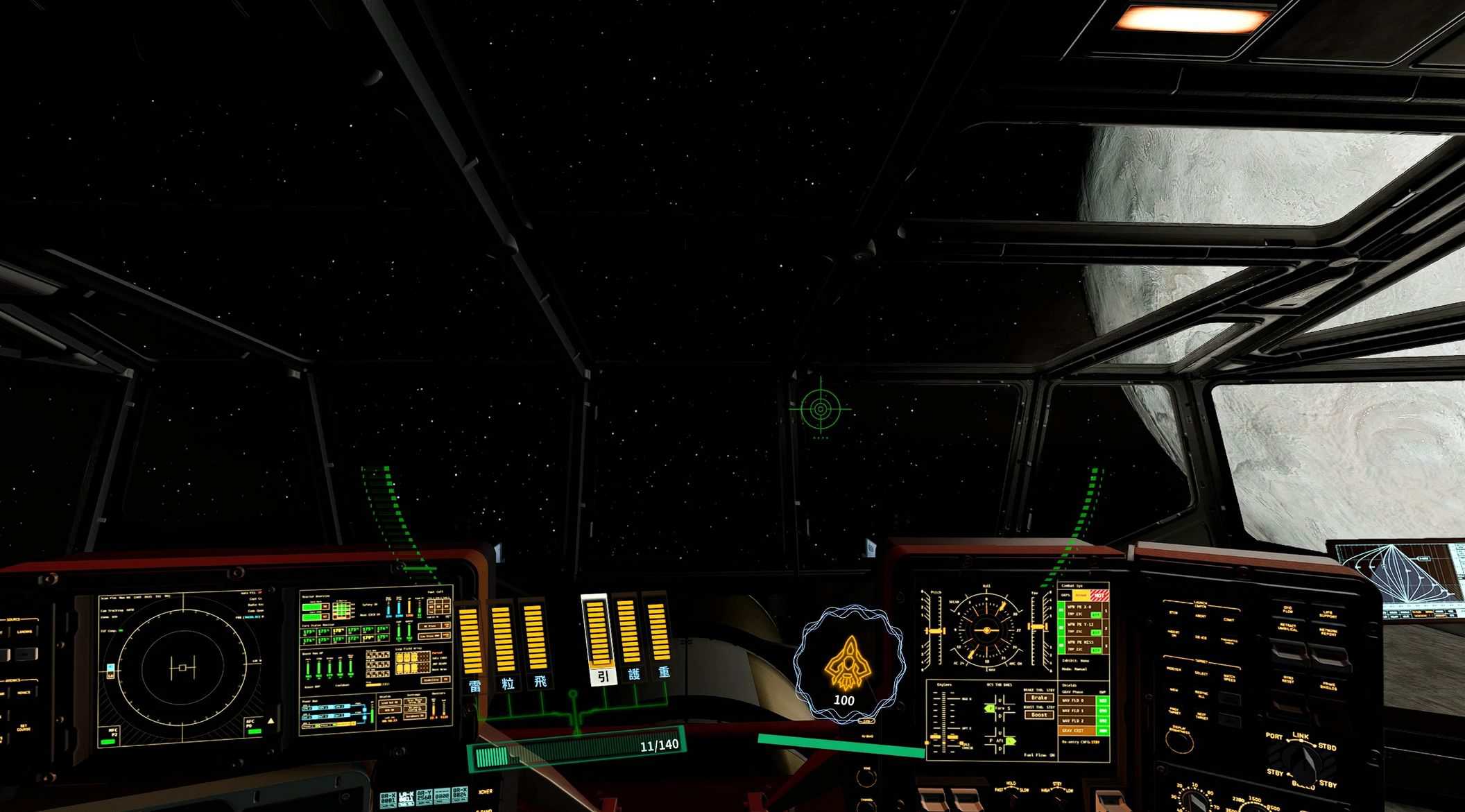Click the green targeting reticle
The width and height of the screenshot is (1465, 812).
click(820, 408)
